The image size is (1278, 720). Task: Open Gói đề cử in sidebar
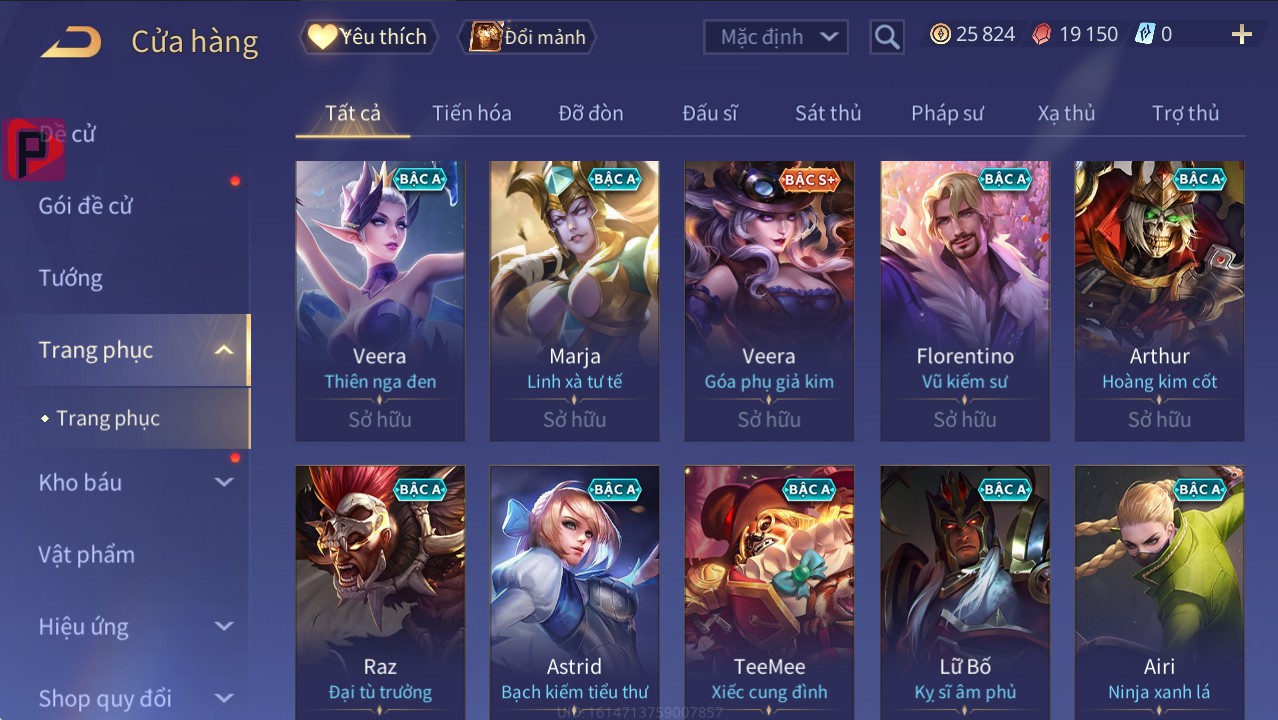click(x=86, y=206)
